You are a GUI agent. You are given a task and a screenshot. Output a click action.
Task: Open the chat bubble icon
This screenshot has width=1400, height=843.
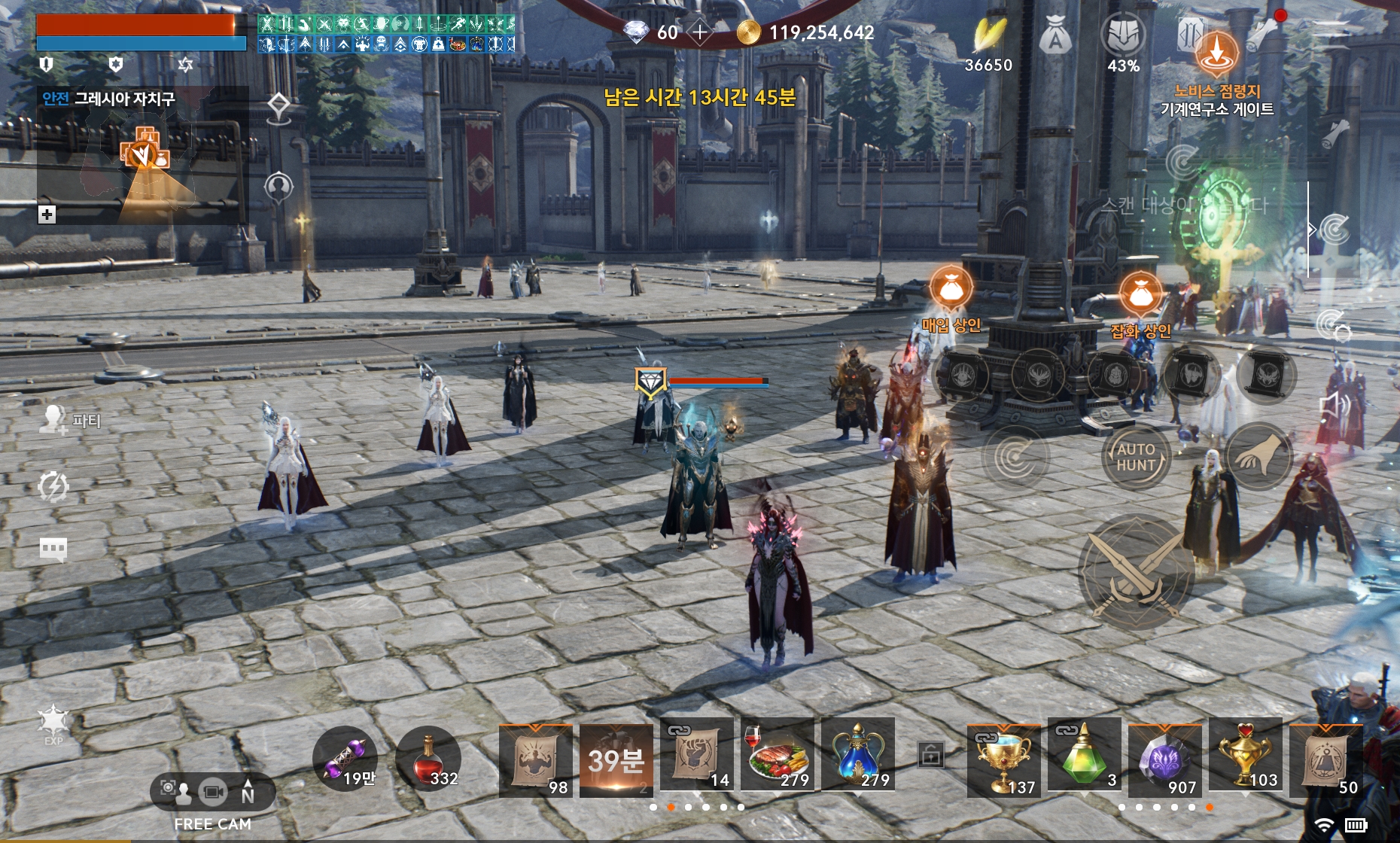(53, 549)
